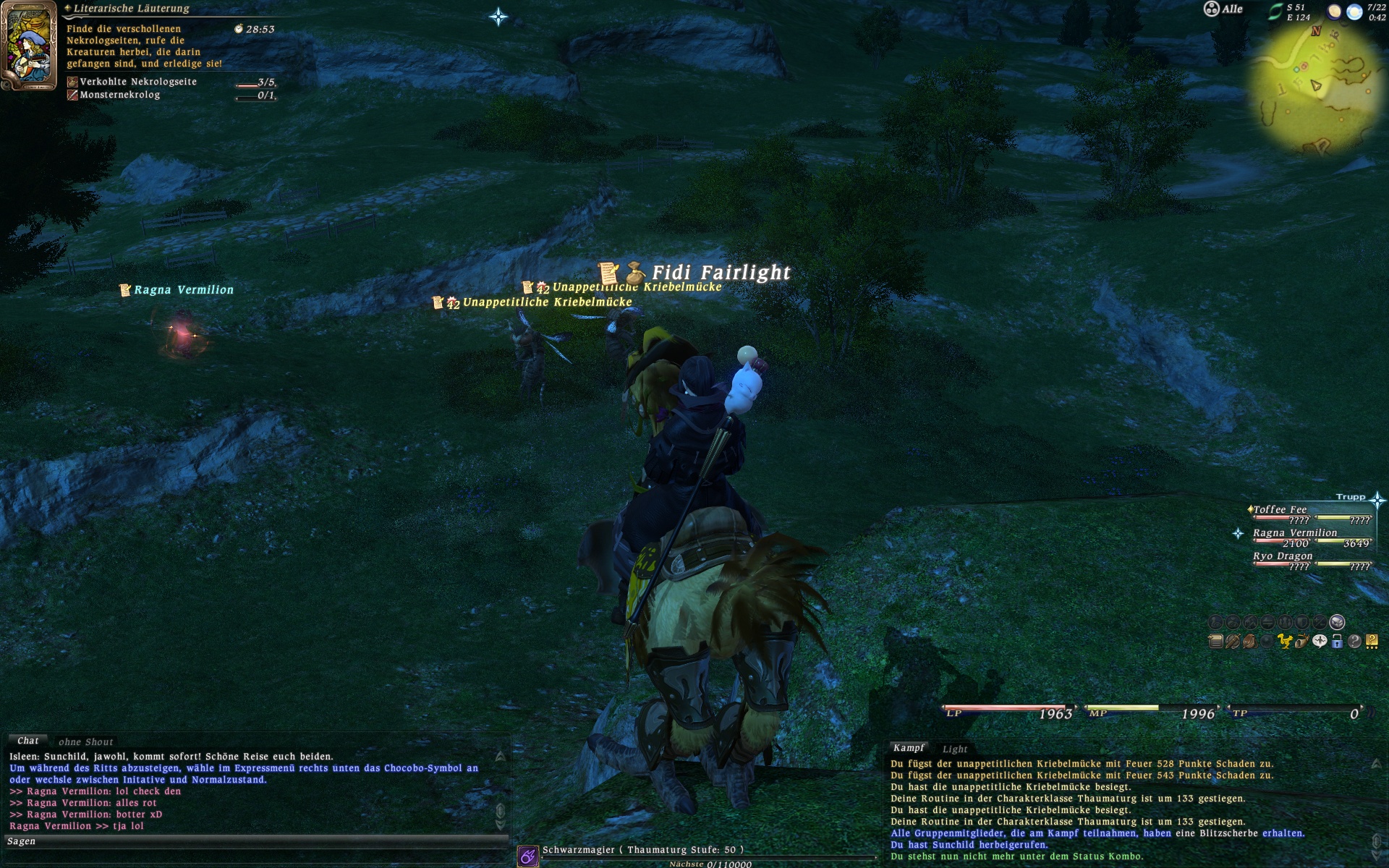
Task: Open the brown satchel inventory icon
Action: tap(1250, 642)
